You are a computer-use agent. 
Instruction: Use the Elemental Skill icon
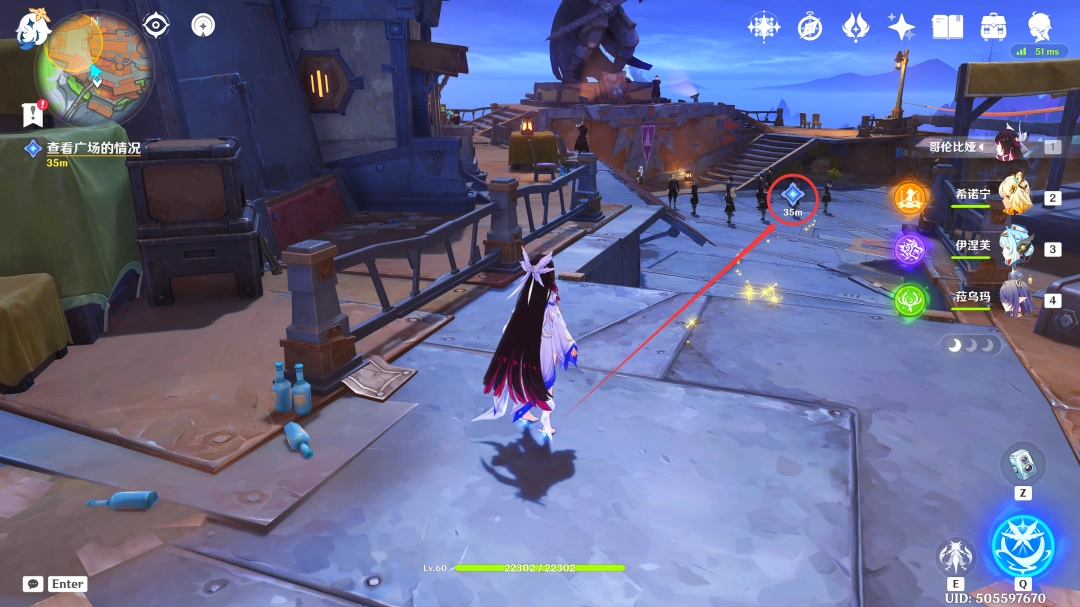tap(955, 557)
